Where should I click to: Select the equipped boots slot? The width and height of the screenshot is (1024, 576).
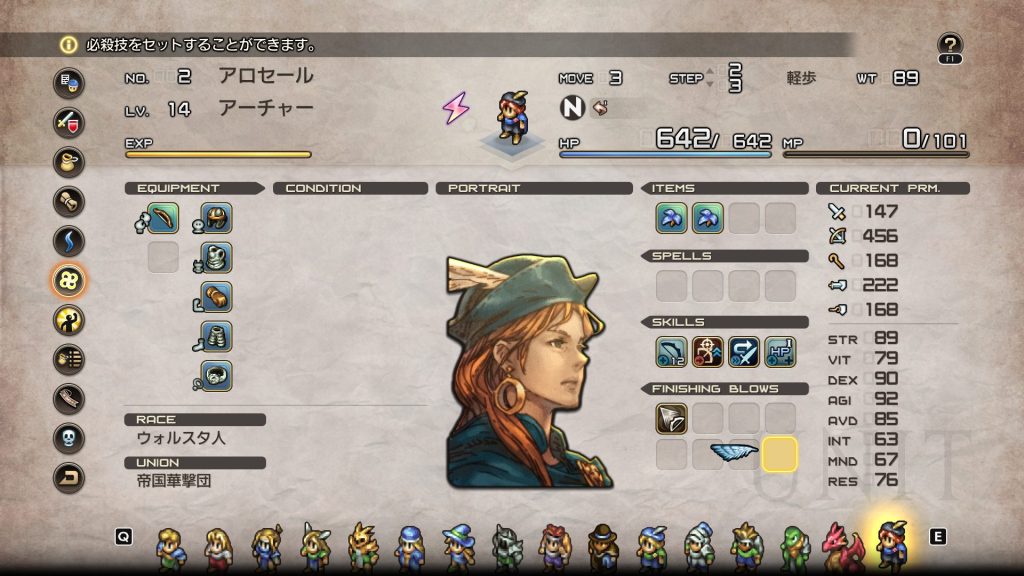click(x=217, y=336)
